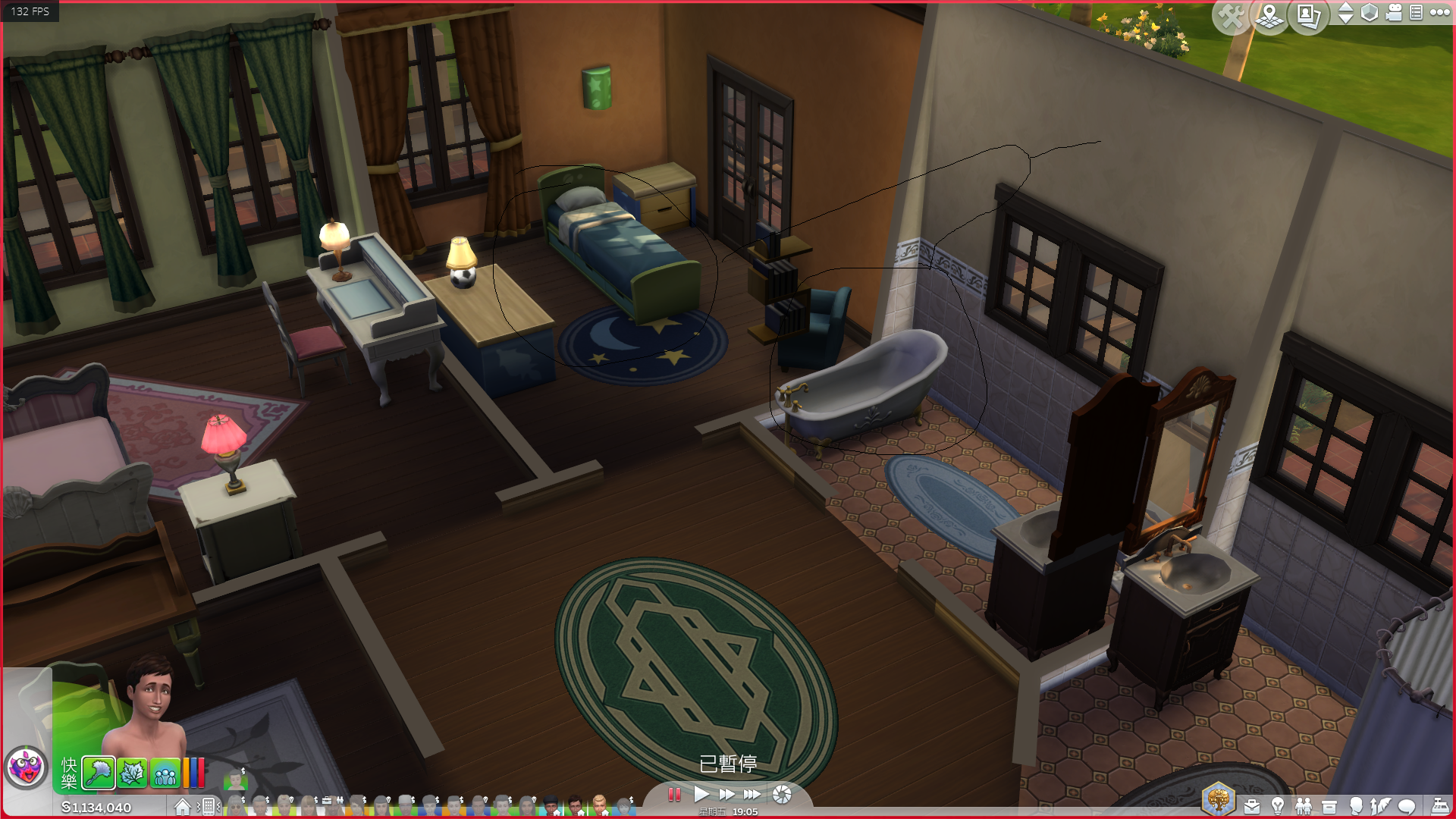The width and height of the screenshot is (1456, 819).
Task: Open Build Mode with the hammer and wrench icon
Action: [1230, 14]
